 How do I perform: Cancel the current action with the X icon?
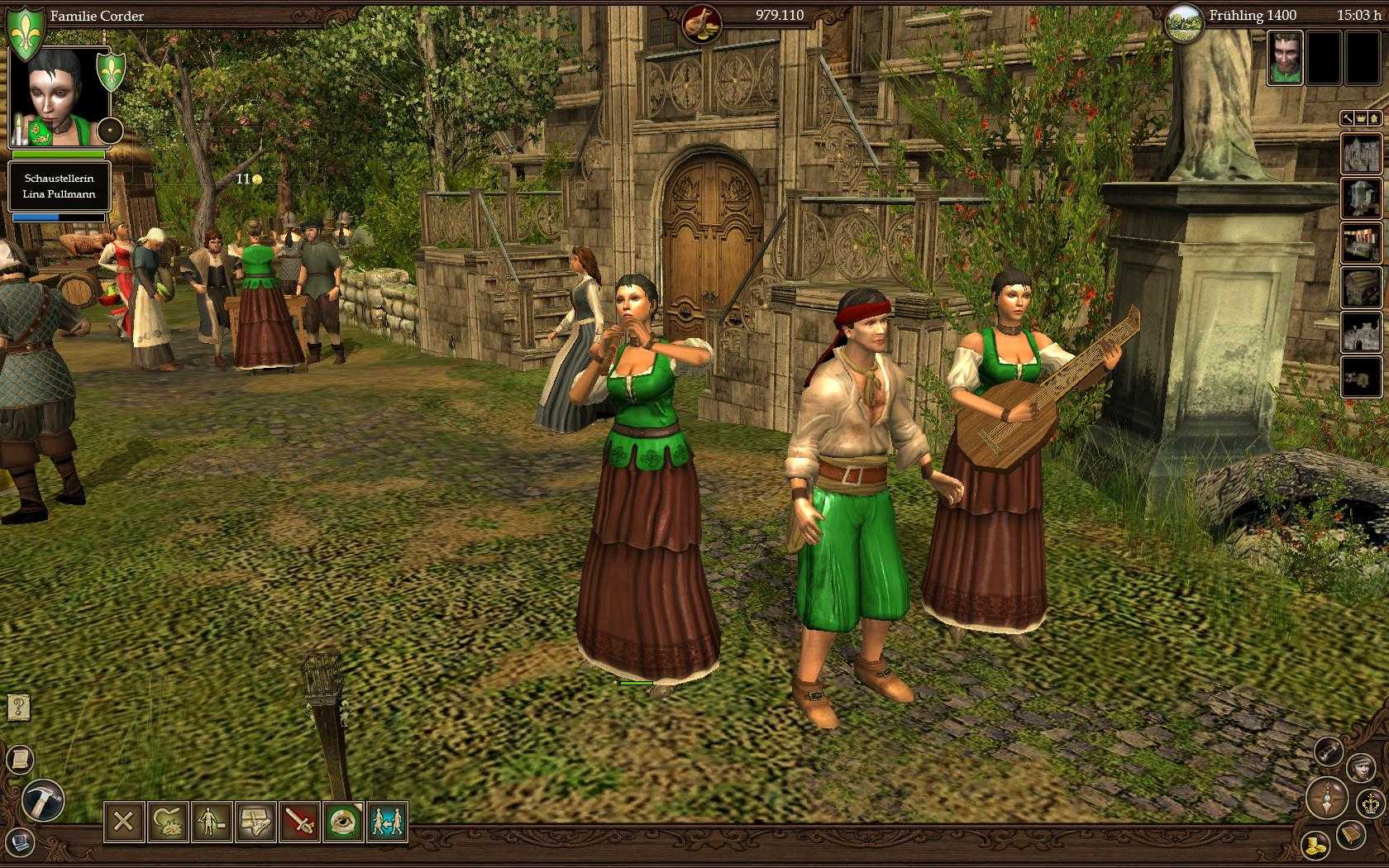(124, 821)
